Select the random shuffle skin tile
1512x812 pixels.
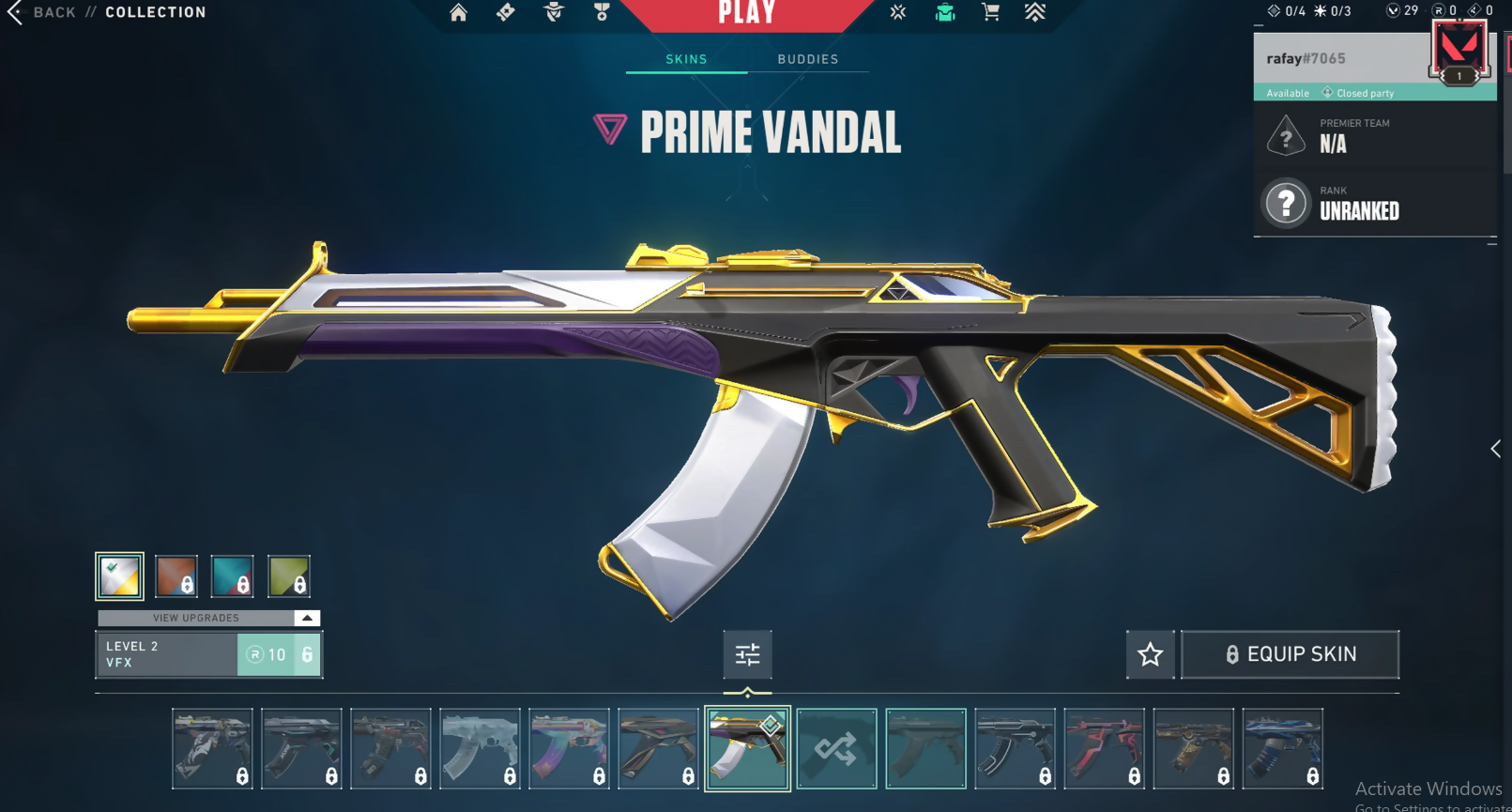point(836,748)
